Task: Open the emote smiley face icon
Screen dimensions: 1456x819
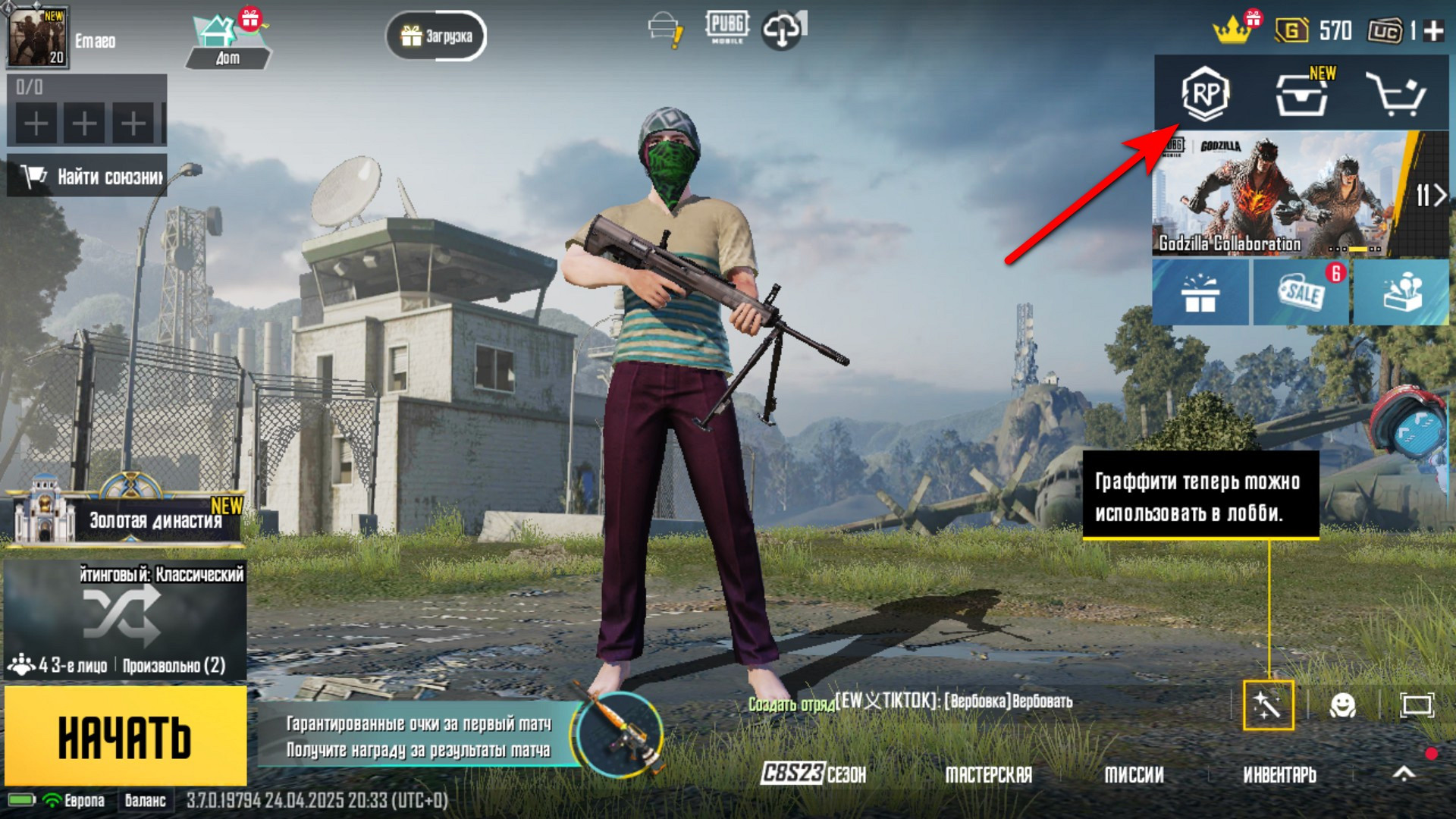Action: pyautogui.click(x=1342, y=705)
